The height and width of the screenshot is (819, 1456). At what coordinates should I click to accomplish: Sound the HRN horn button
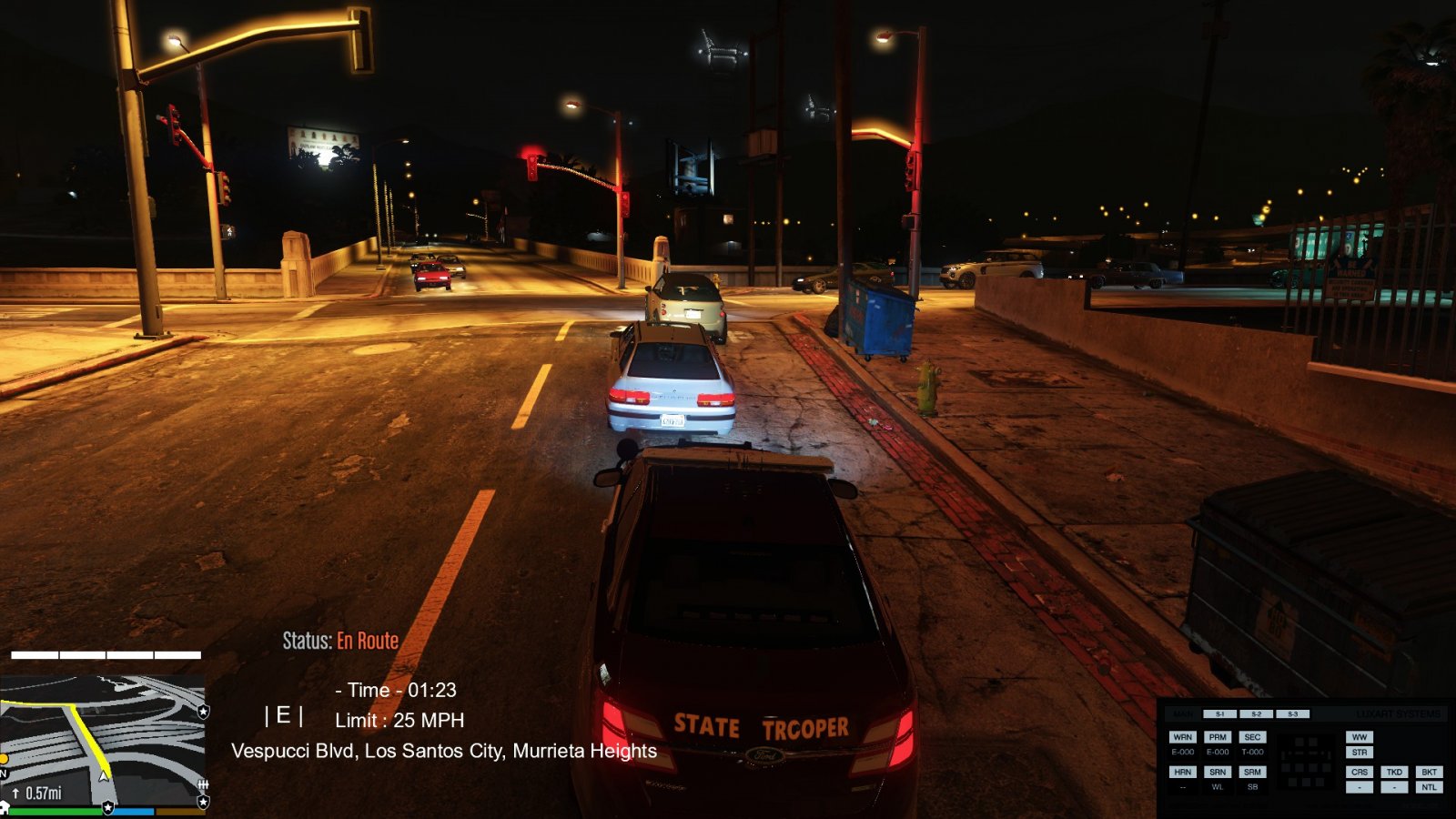coord(1182,772)
